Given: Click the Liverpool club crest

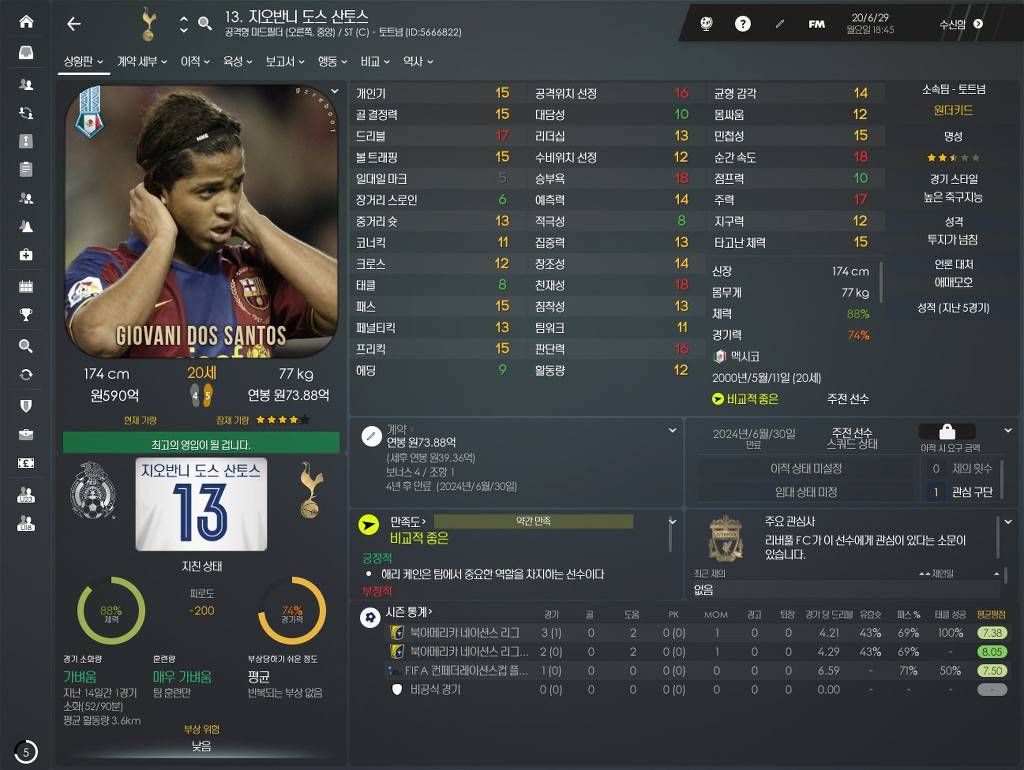Looking at the screenshot, I should click(725, 538).
